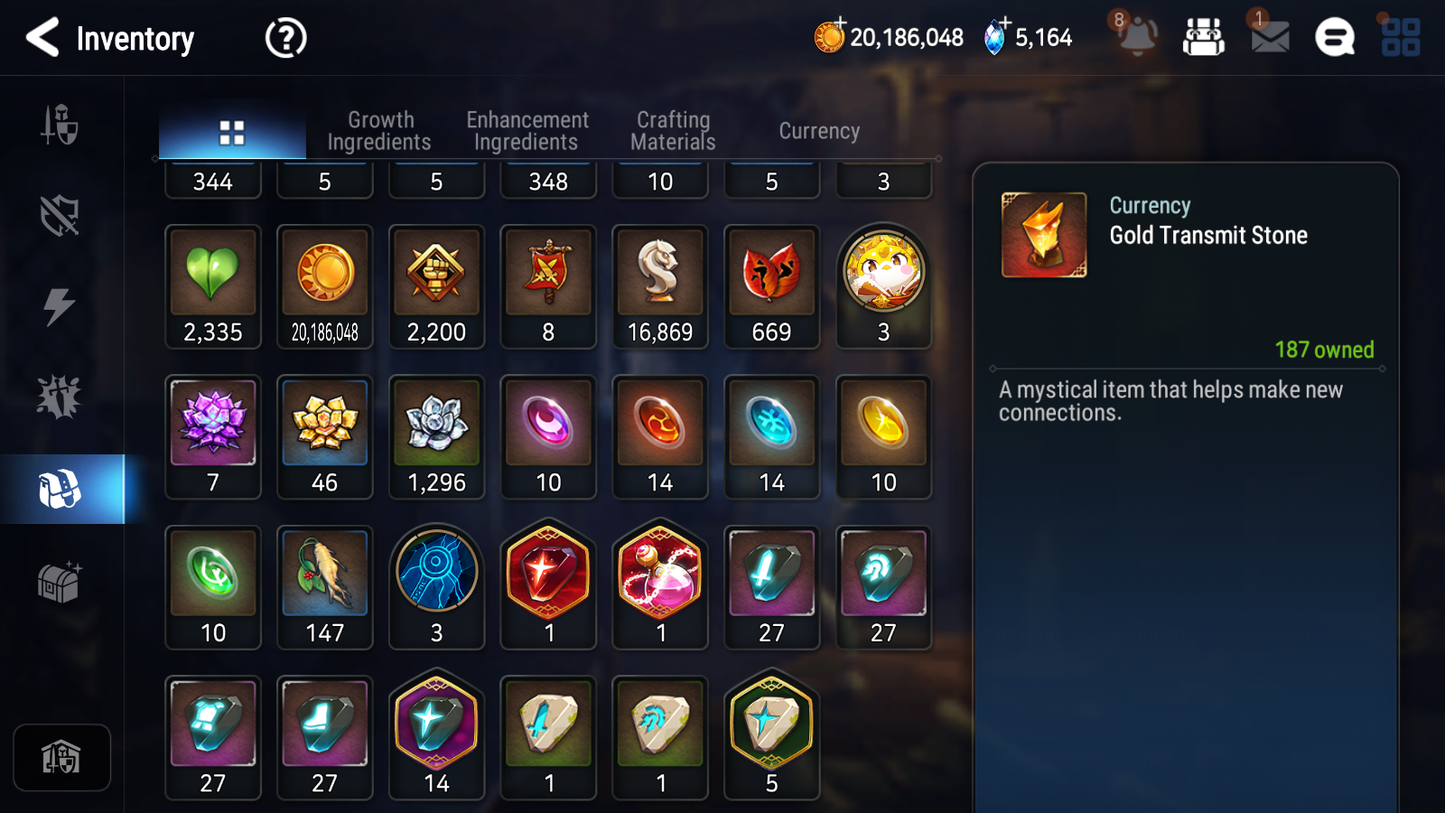The image size is (1445, 813).
Task: Choose the gold coin slot showing 20,186,048
Action: coord(325,286)
